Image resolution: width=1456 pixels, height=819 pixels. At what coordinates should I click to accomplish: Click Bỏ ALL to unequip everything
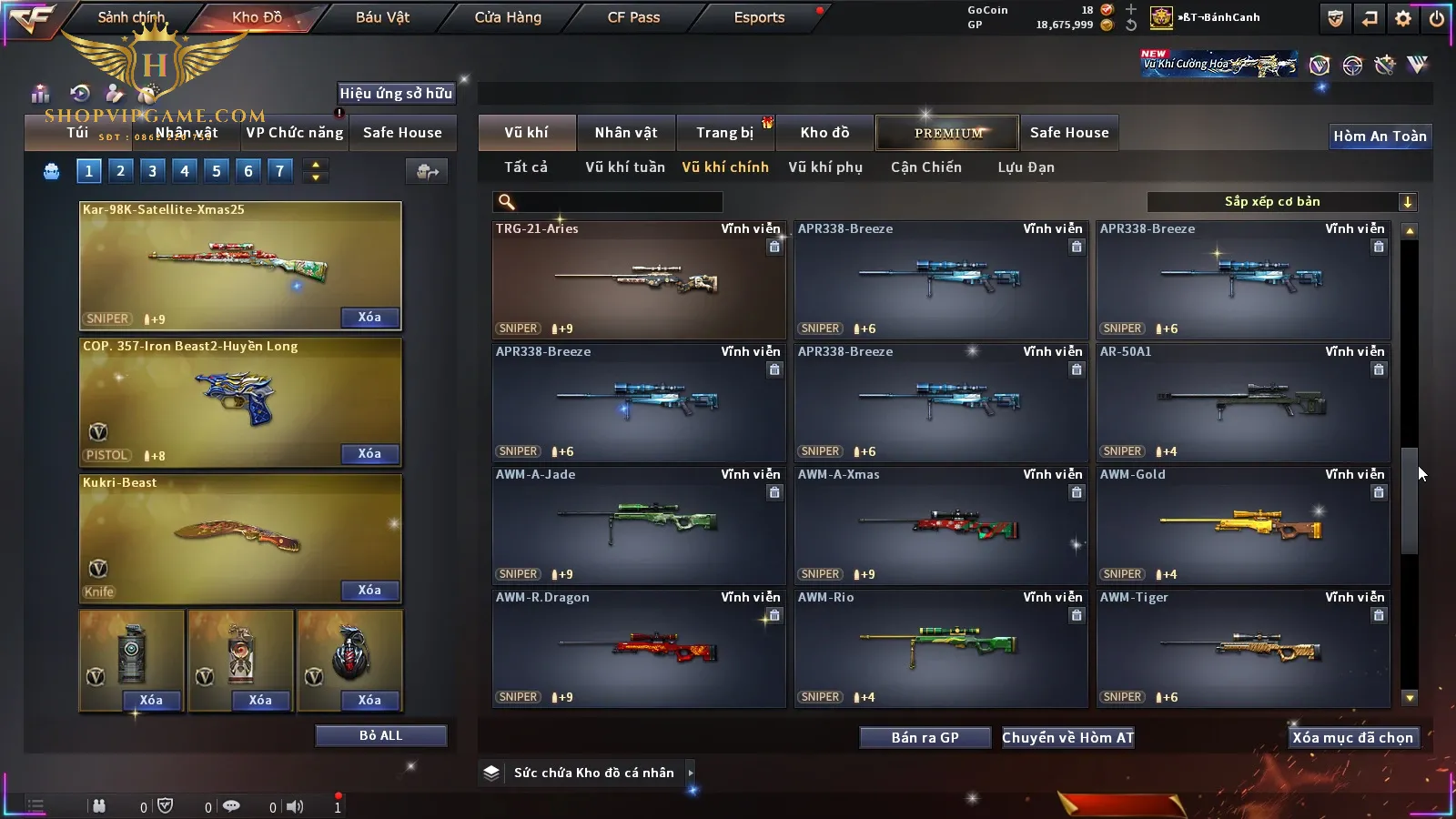(x=380, y=735)
